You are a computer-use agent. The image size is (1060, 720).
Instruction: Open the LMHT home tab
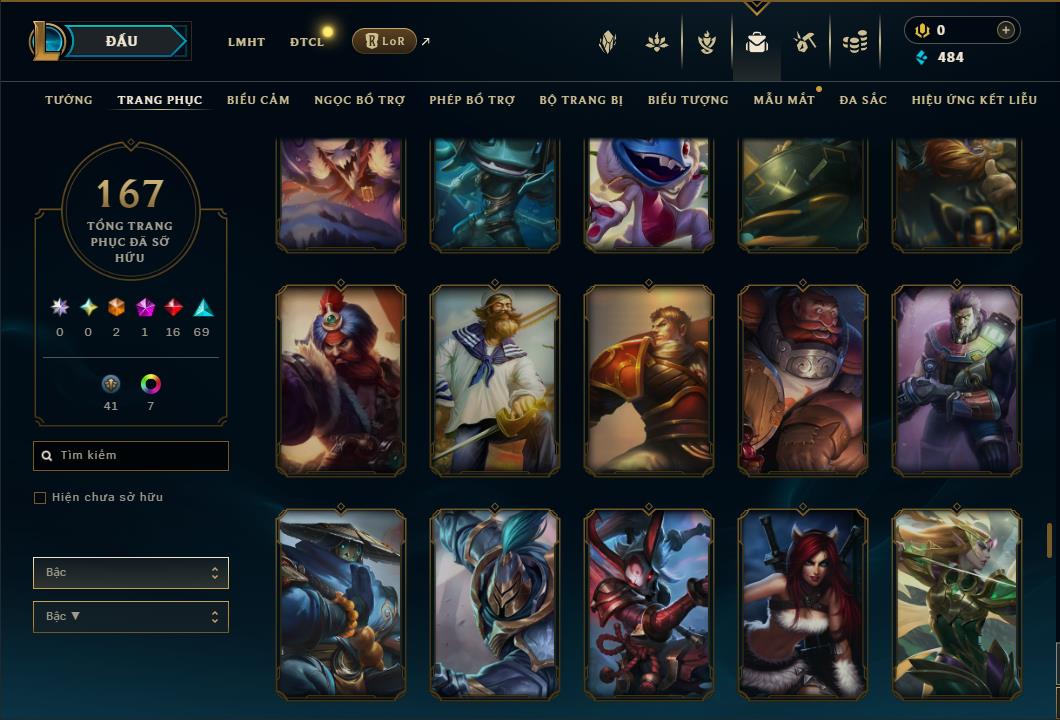click(246, 42)
